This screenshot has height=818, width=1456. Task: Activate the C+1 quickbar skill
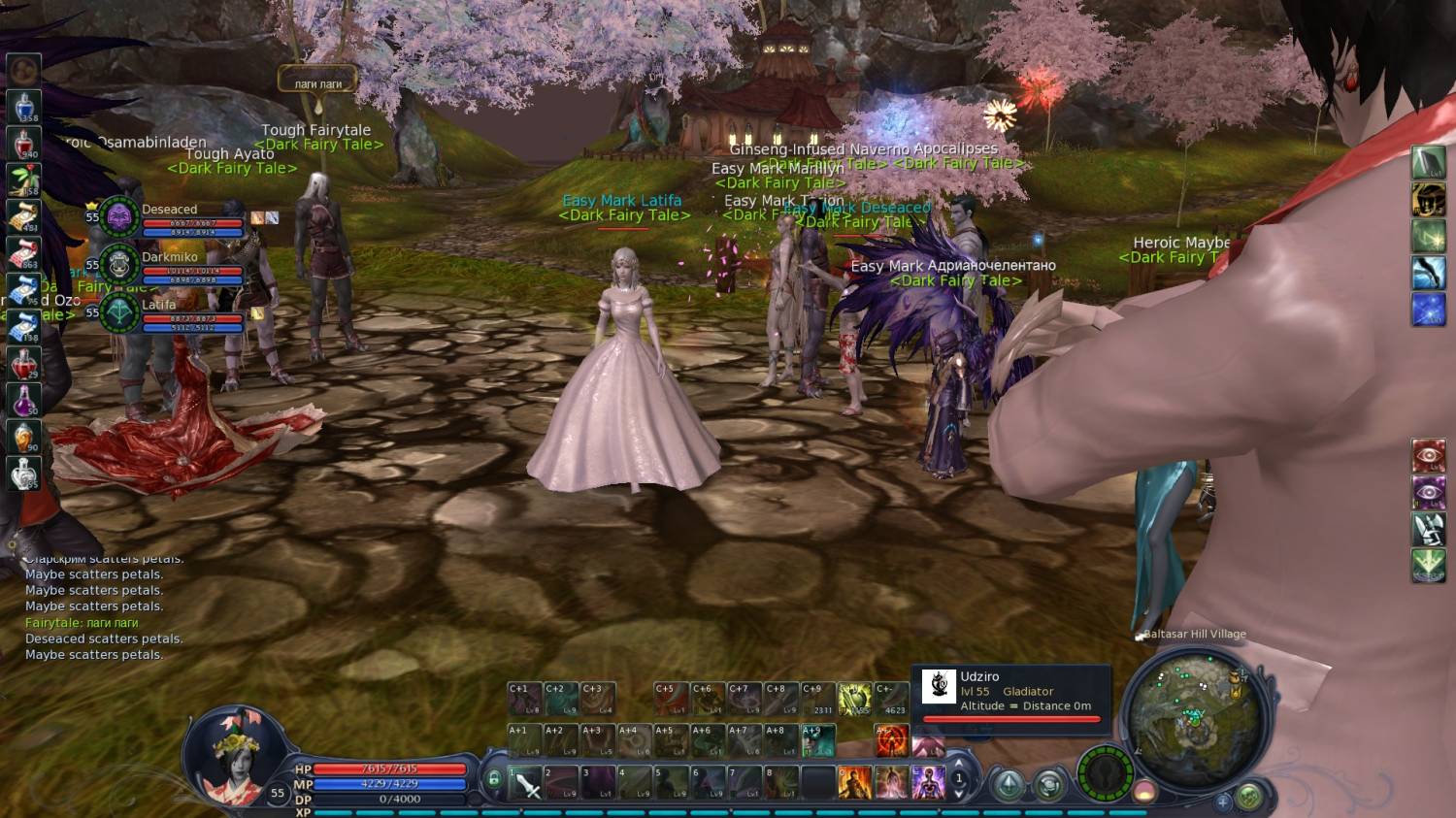pyautogui.click(x=524, y=700)
